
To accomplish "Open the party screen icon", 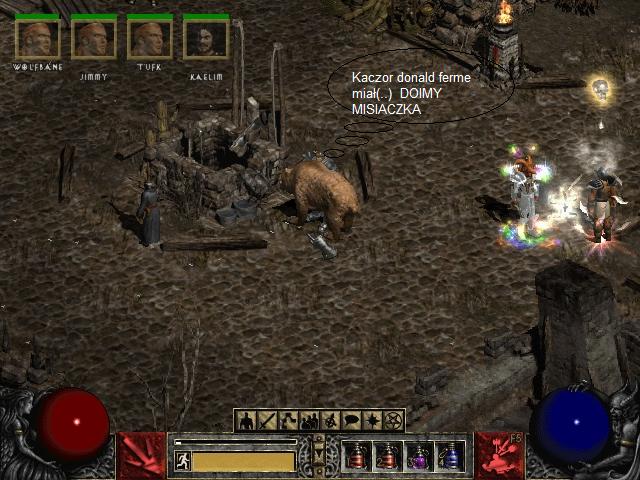I will click(309, 421).
